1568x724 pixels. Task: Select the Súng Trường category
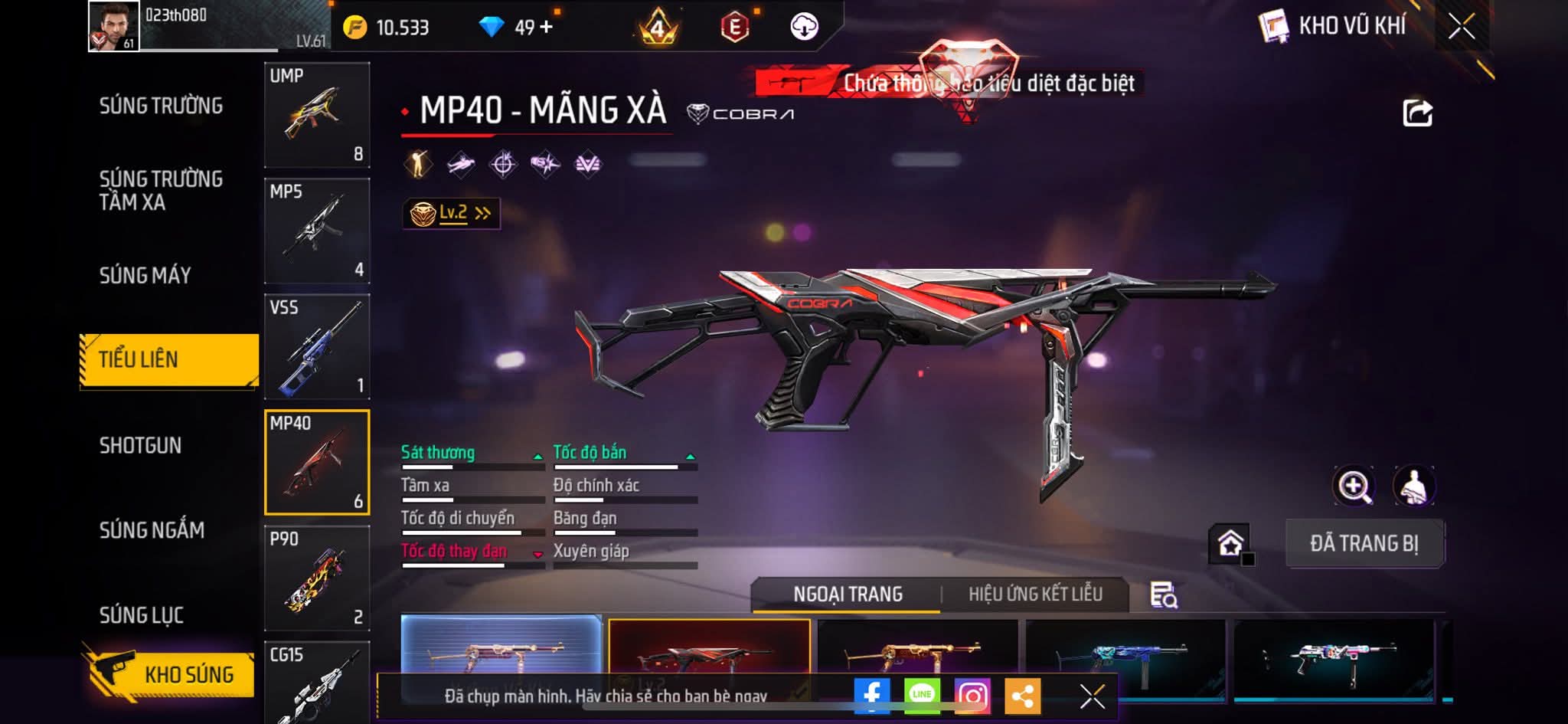(161, 106)
